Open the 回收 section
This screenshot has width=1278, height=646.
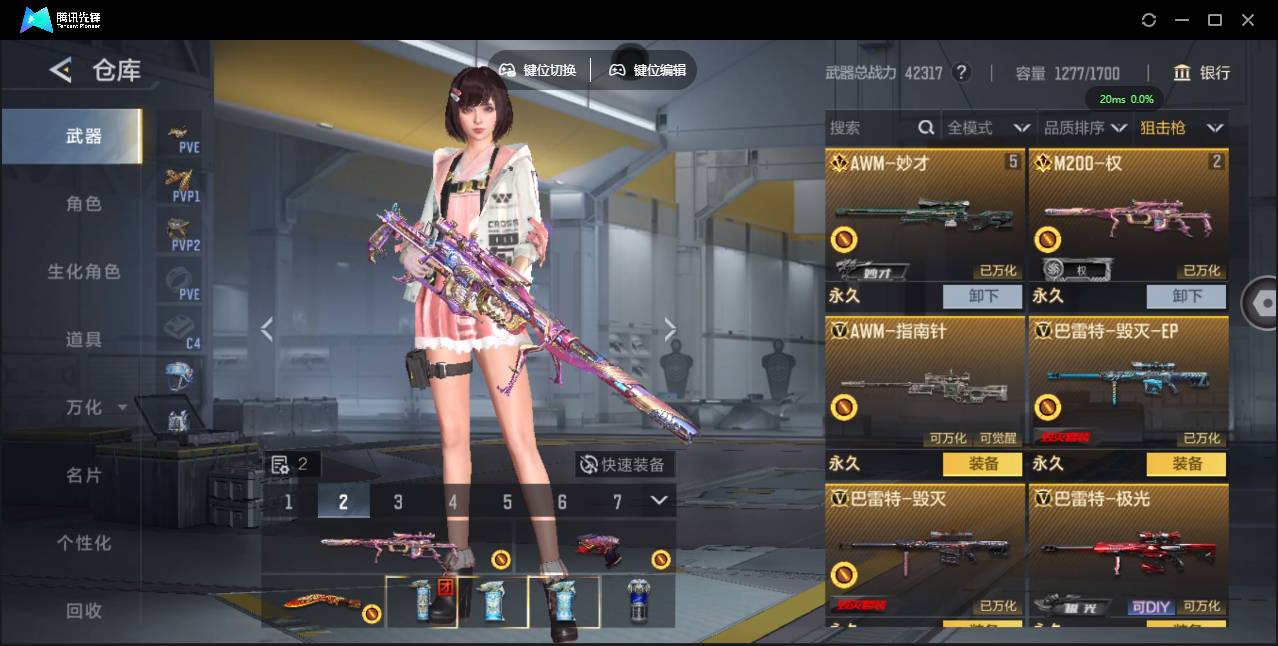[x=84, y=610]
